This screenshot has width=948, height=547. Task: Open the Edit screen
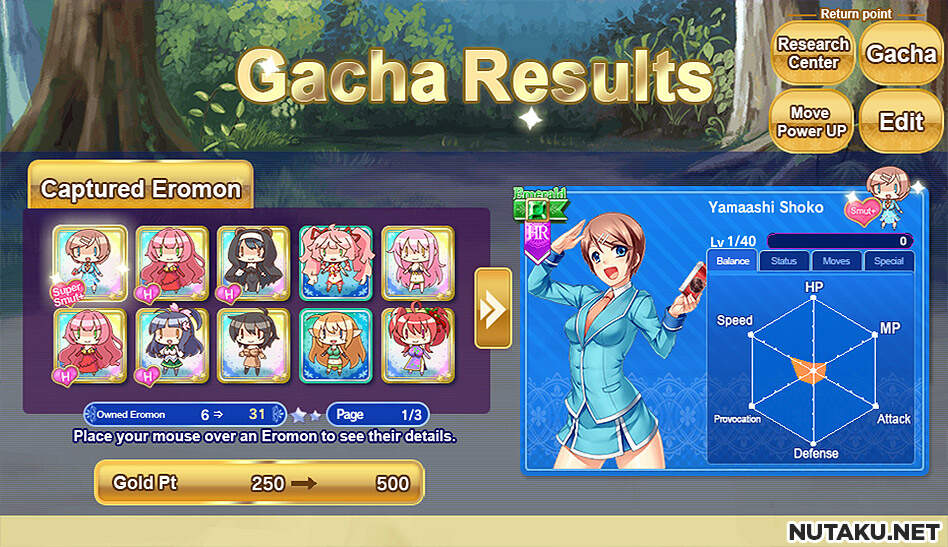pos(900,122)
